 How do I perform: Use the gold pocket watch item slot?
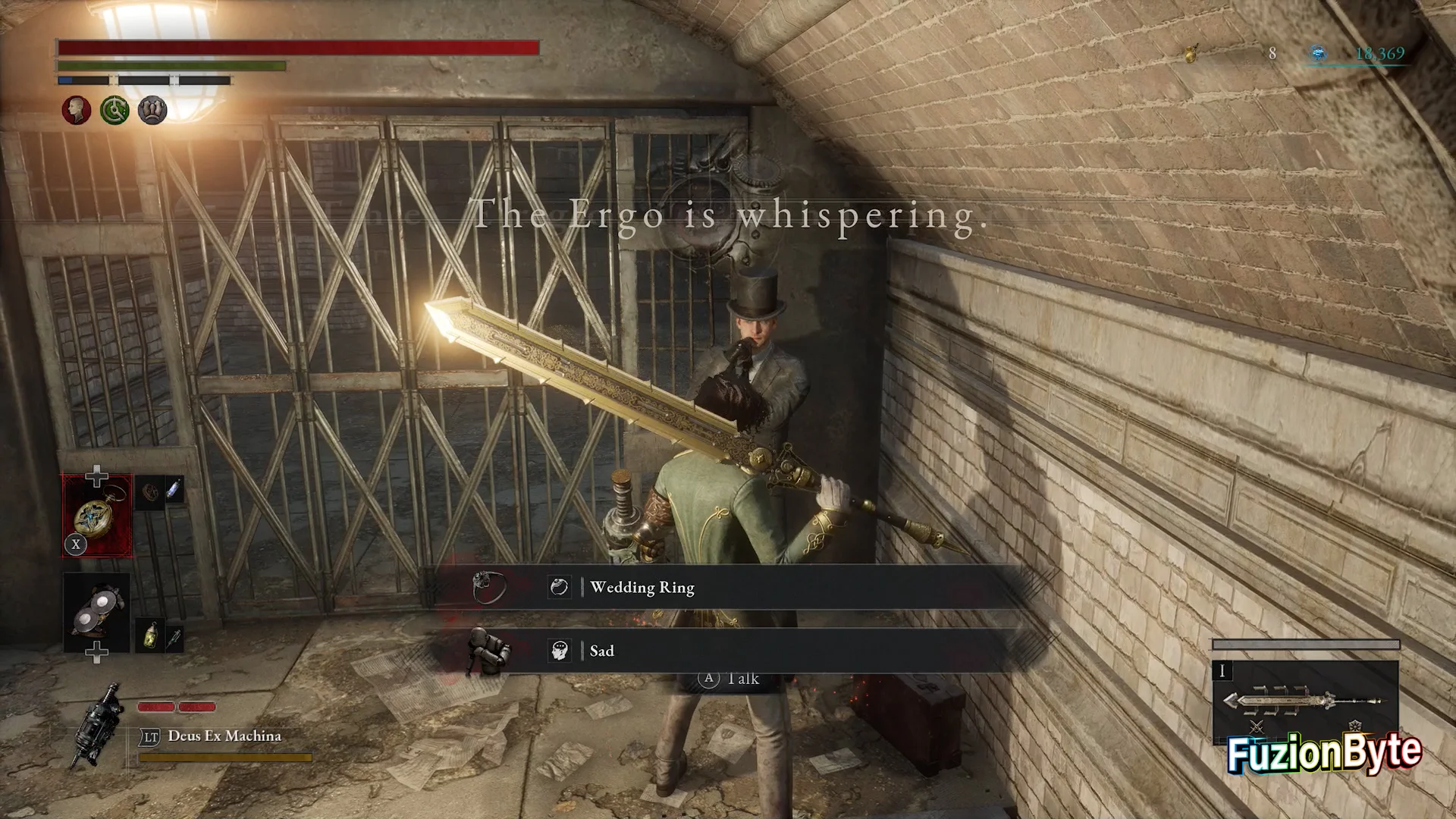(x=97, y=516)
